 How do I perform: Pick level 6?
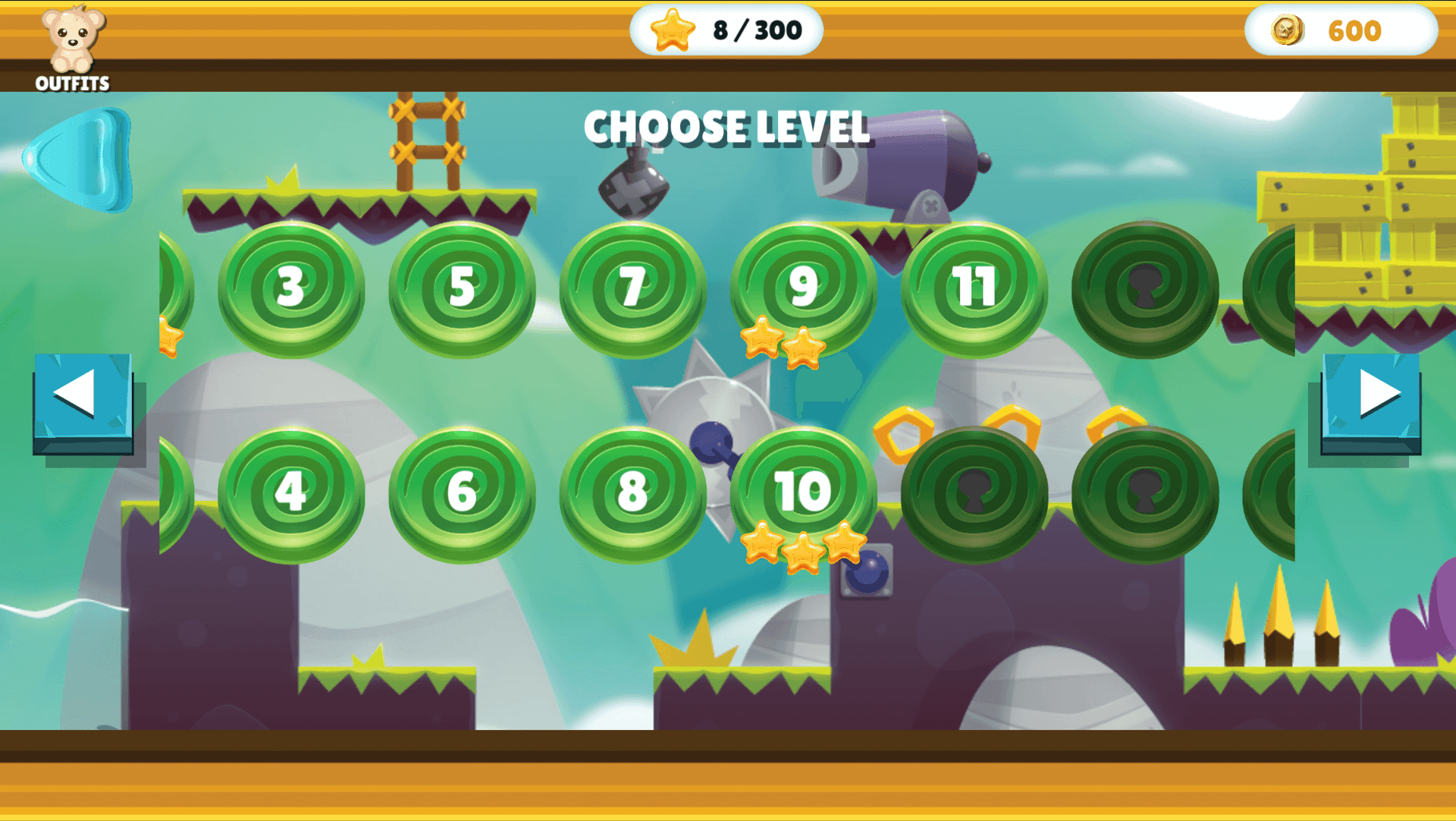[462, 493]
